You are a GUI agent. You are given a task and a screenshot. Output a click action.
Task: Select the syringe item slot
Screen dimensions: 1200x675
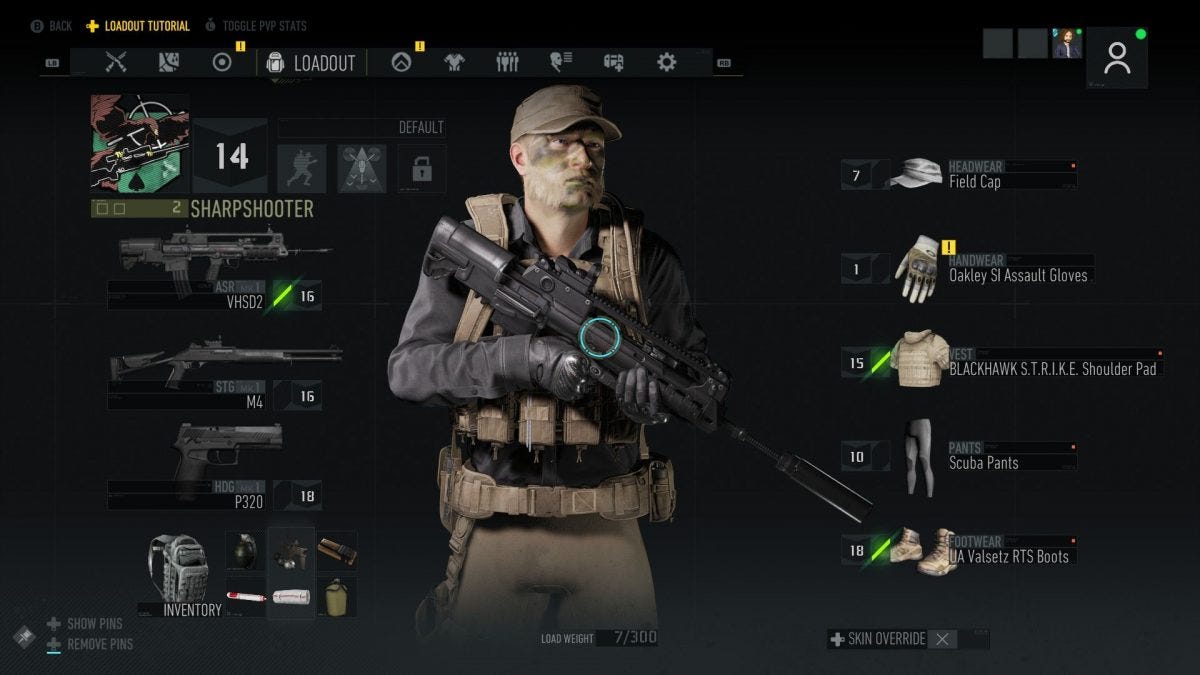pyautogui.click(x=245, y=596)
